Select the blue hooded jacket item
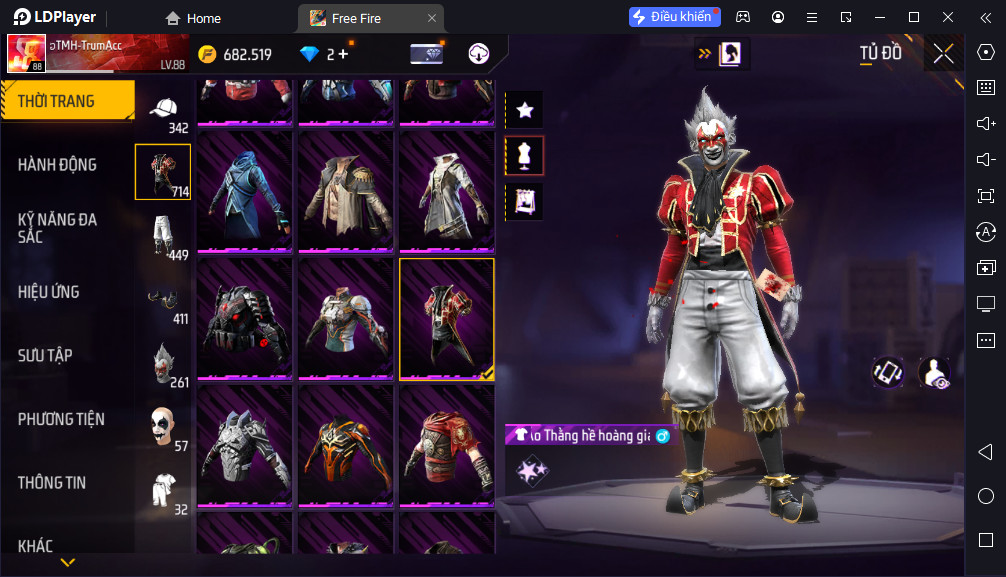The width and height of the screenshot is (1006, 577). point(245,192)
